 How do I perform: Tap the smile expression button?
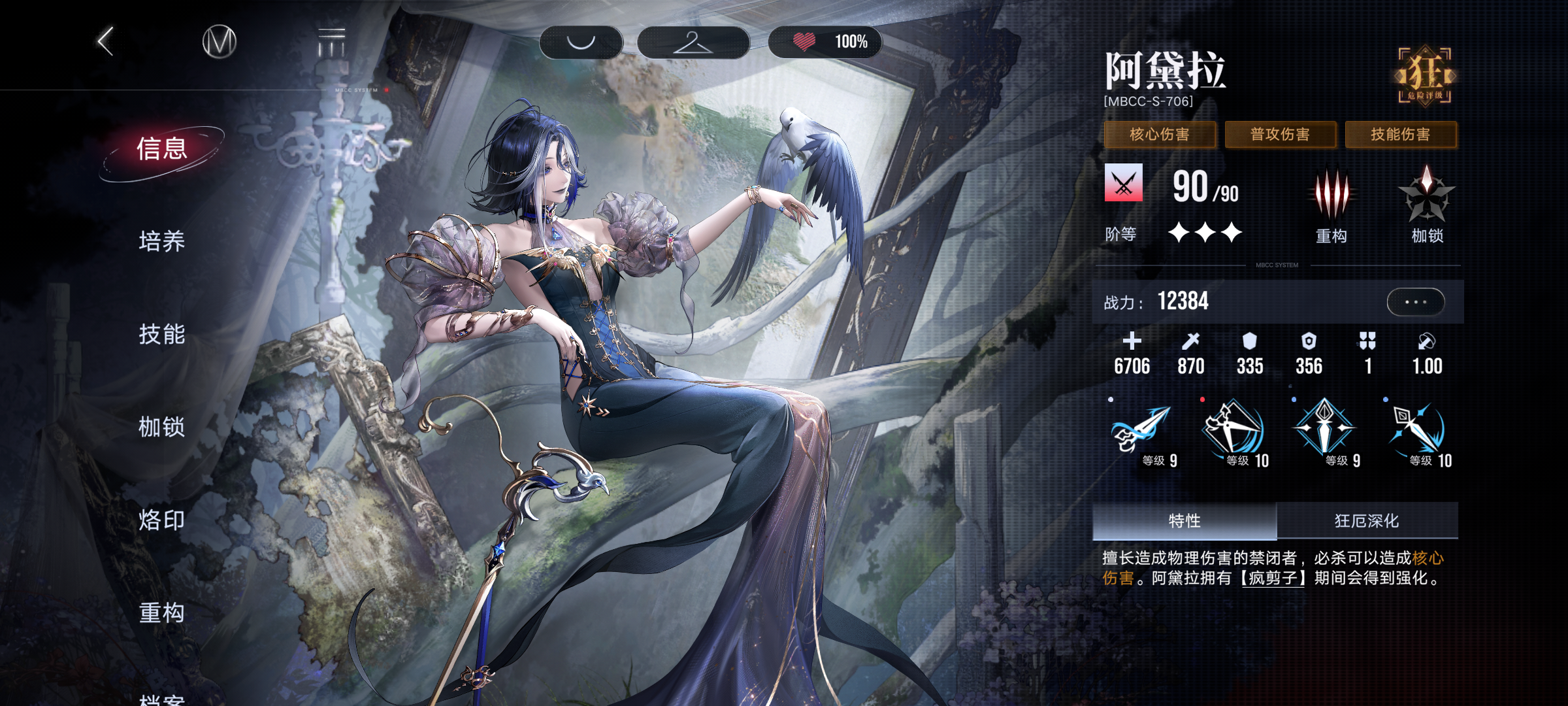[x=581, y=42]
